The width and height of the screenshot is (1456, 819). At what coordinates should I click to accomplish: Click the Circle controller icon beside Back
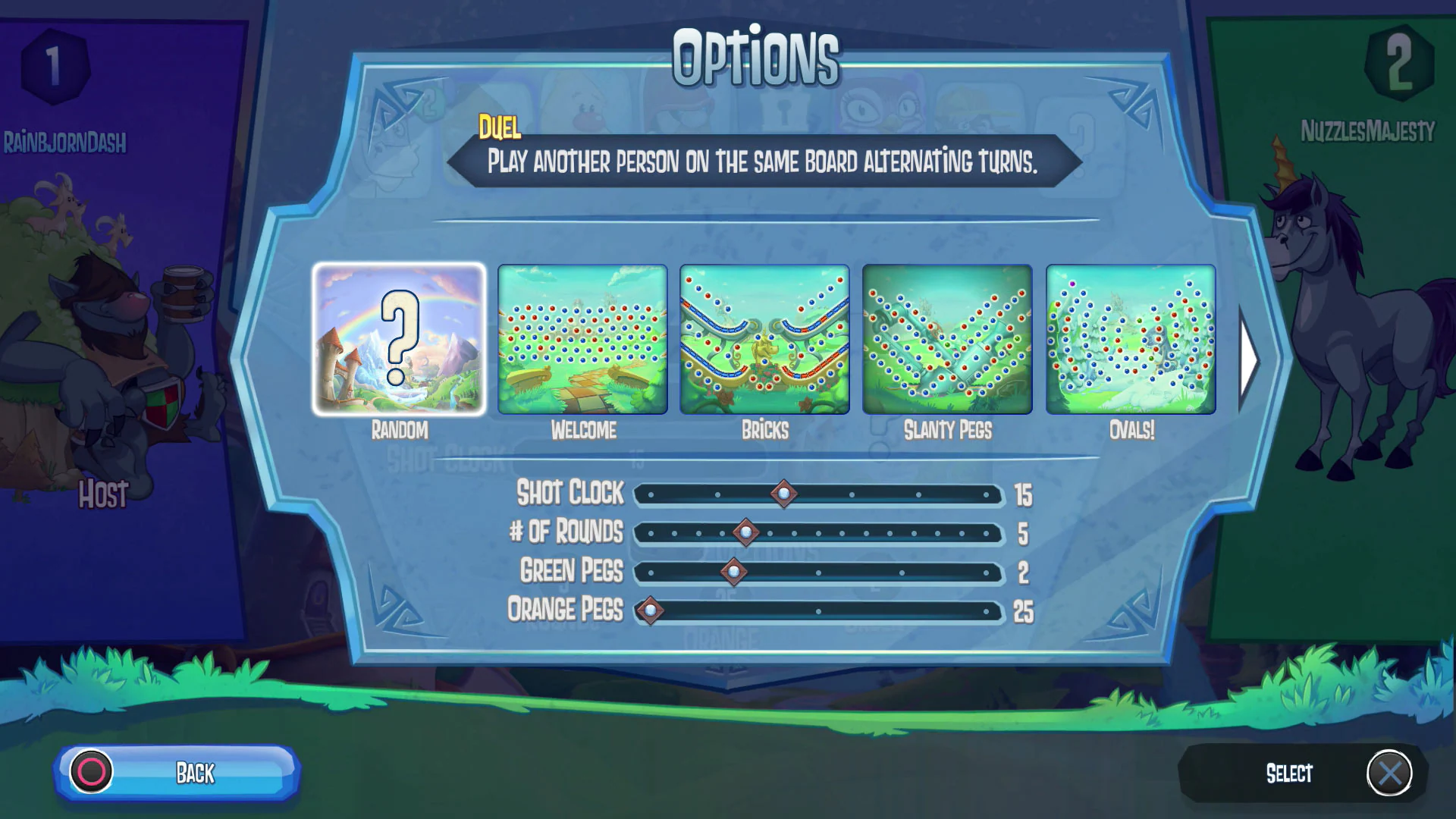(91, 770)
